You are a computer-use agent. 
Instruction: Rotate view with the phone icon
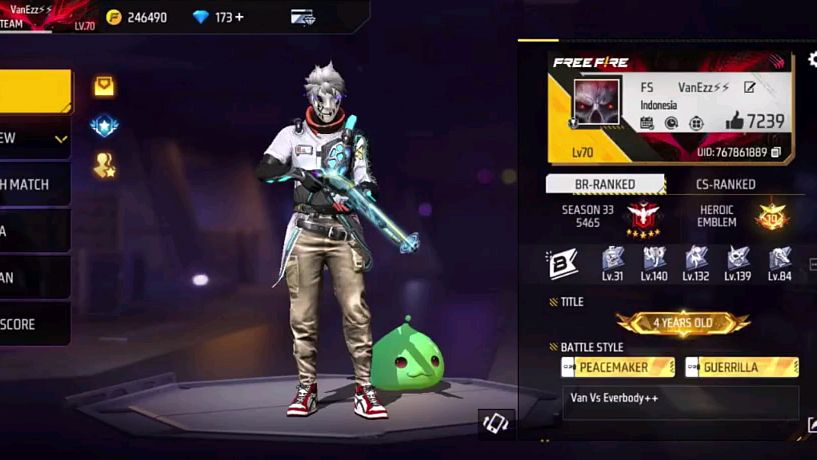coord(497,424)
